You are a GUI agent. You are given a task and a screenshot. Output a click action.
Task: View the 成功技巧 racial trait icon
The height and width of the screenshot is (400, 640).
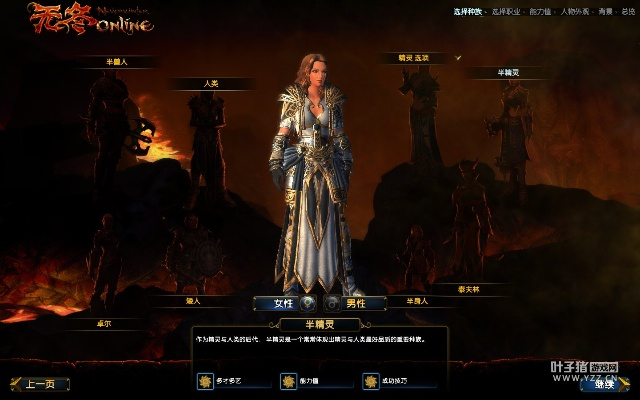[x=371, y=381]
